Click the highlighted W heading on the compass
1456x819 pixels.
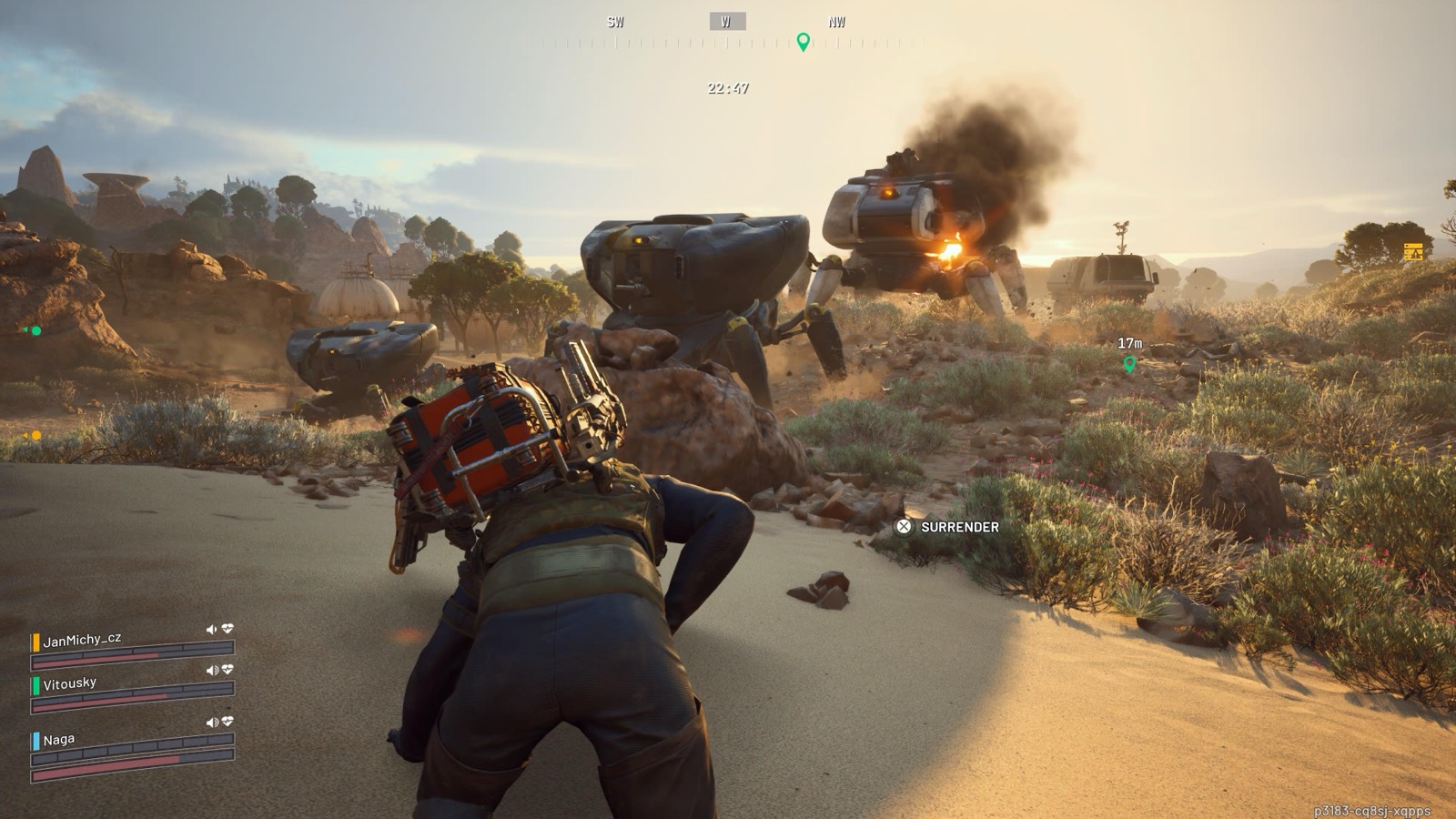click(726, 22)
